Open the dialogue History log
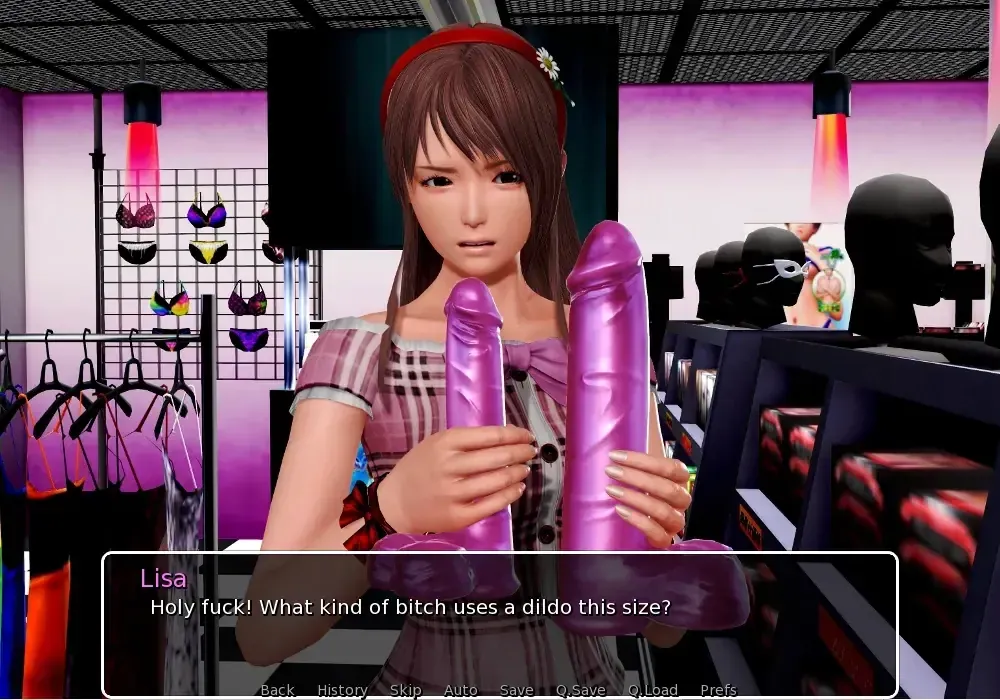This screenshot has height=700, width=1000. [x=342, y=690]
